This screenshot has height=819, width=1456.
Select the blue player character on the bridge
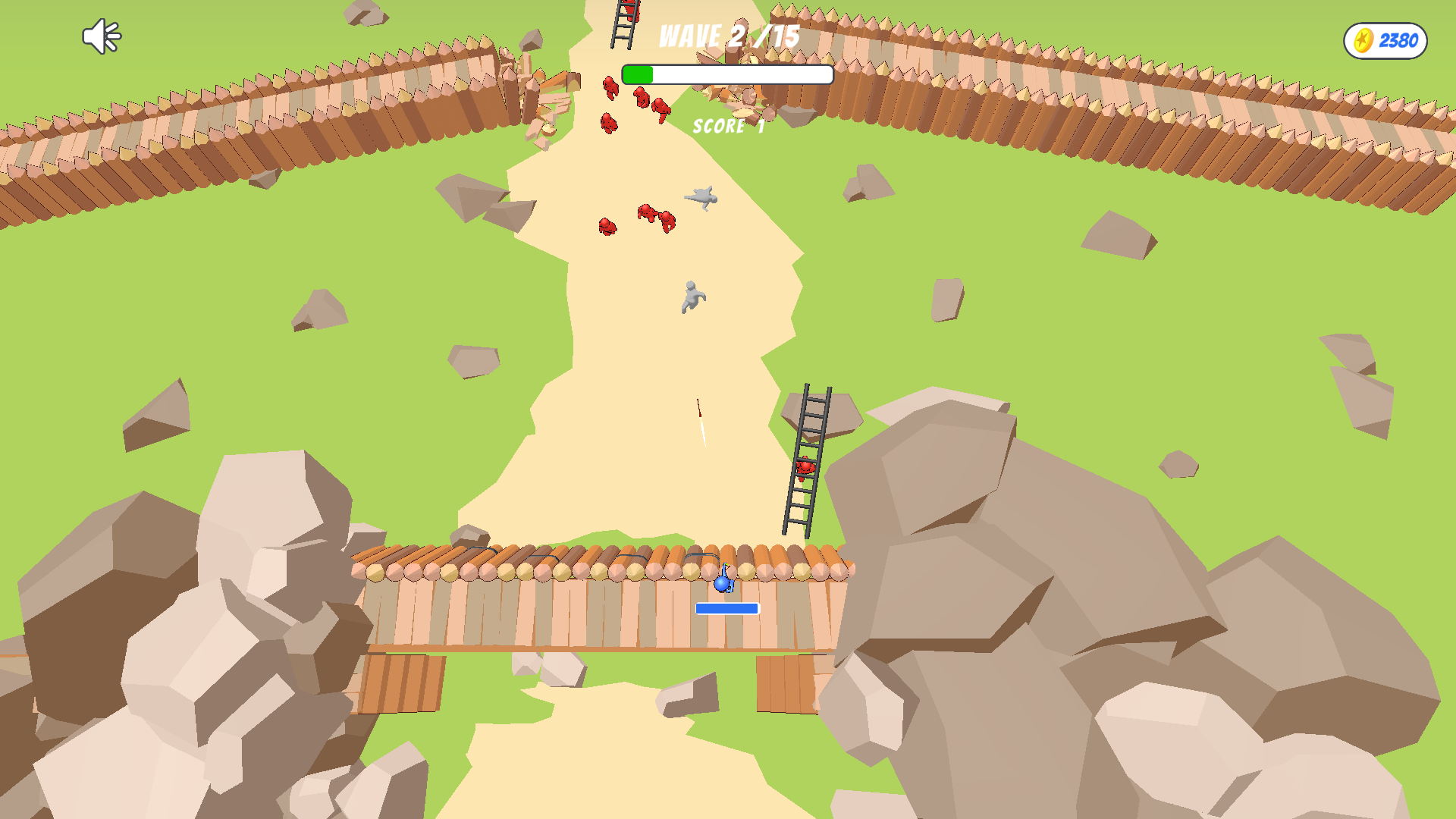[x=723, y=584]
